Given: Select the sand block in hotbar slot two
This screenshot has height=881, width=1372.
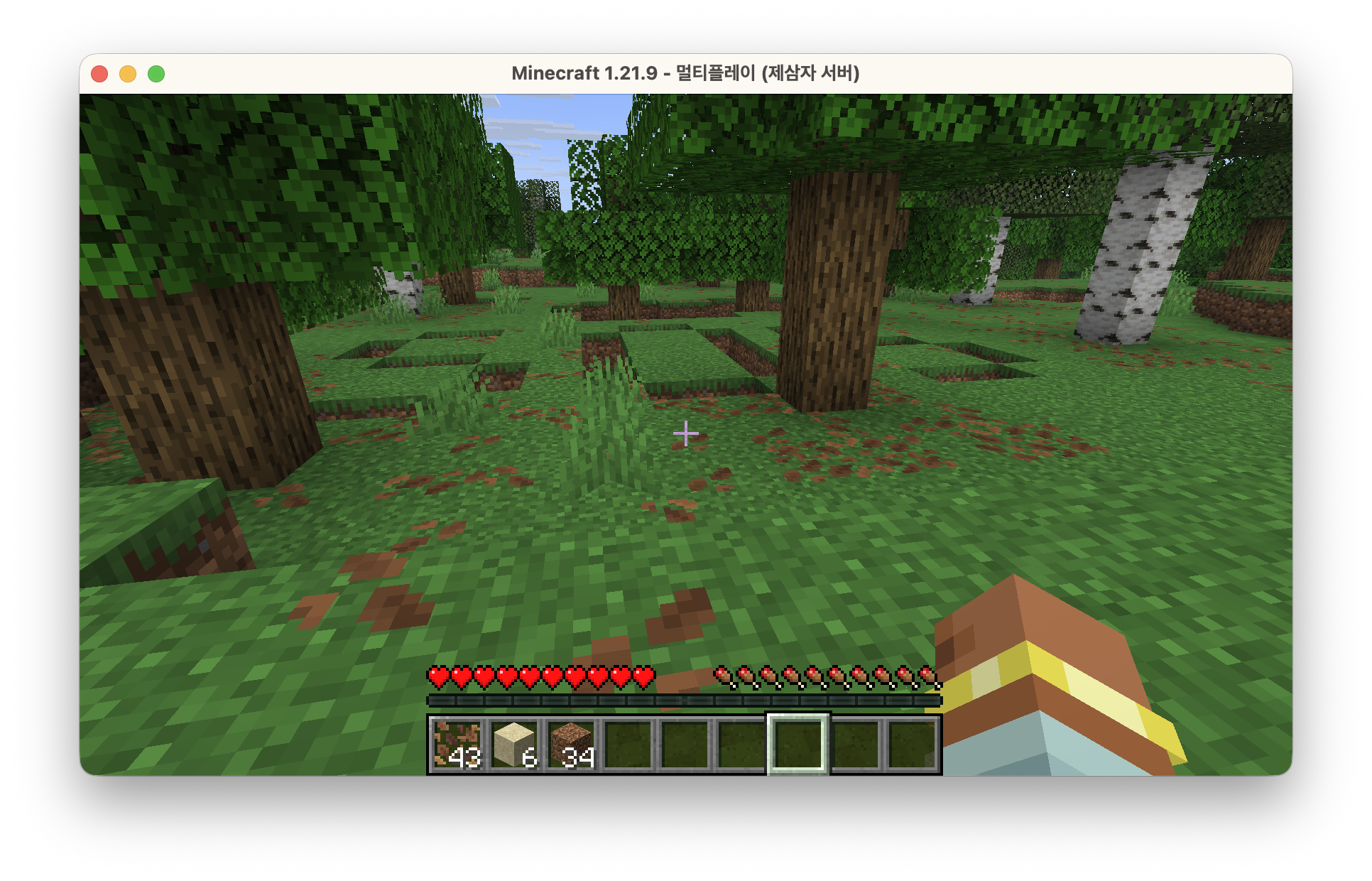Looking at the screenshot, I should point(515,745).
